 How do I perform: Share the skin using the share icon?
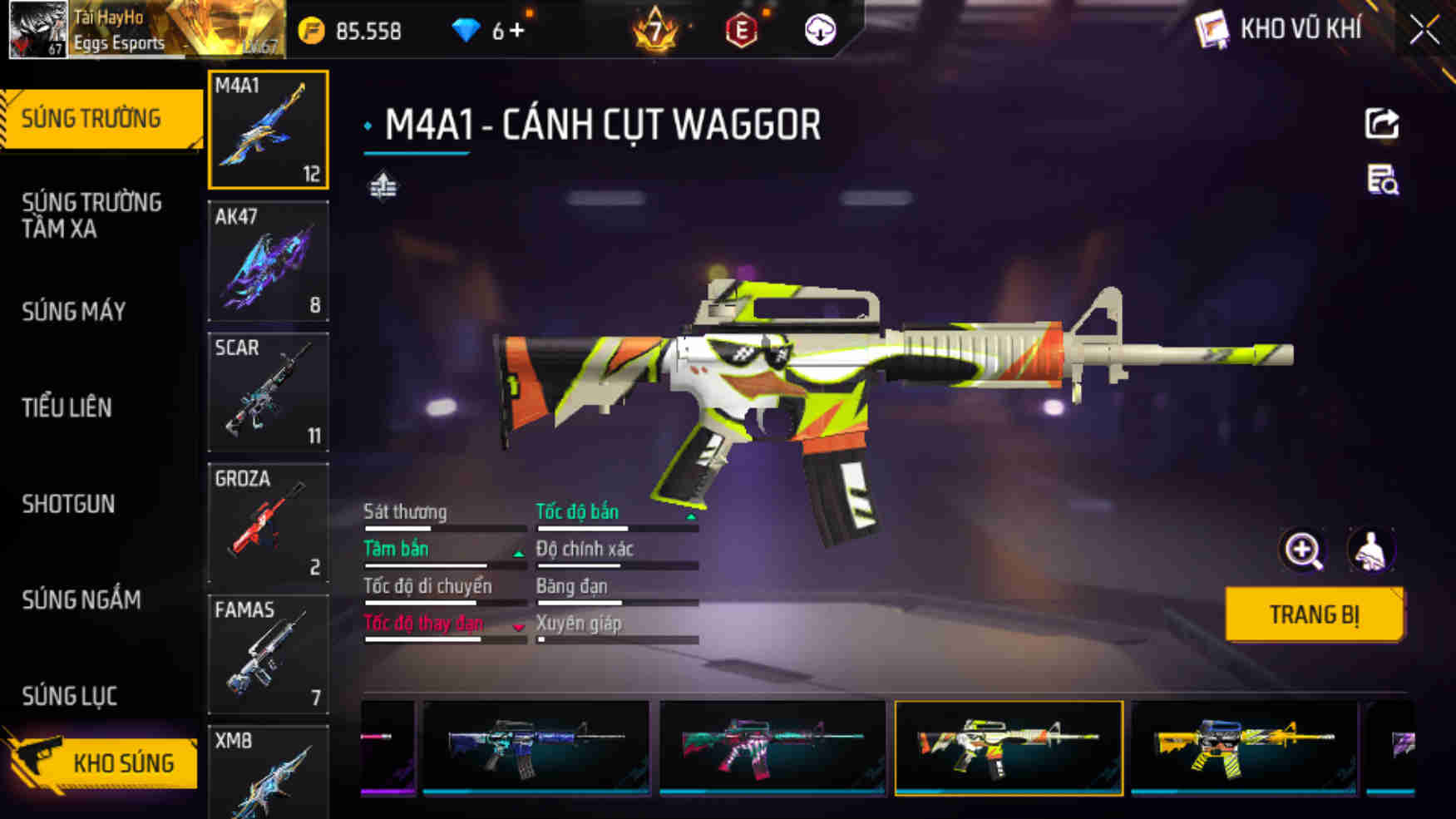(x=1382, y=124)
